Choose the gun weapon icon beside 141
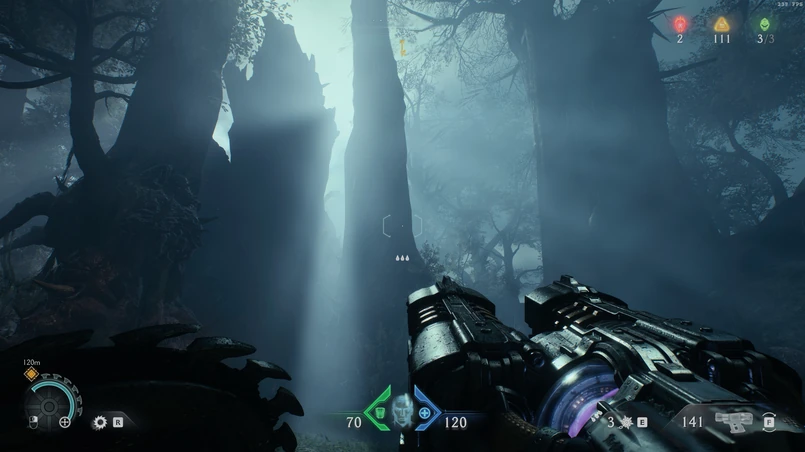This screenshot has height=452, width=805. pyautogui.click(x=733, y=421)
